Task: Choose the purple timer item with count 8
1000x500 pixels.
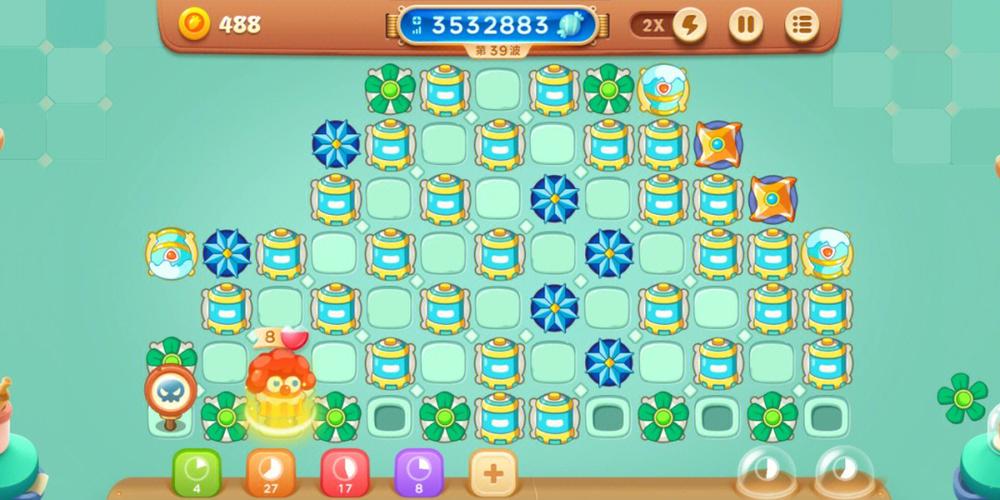Action: (418, 471)
